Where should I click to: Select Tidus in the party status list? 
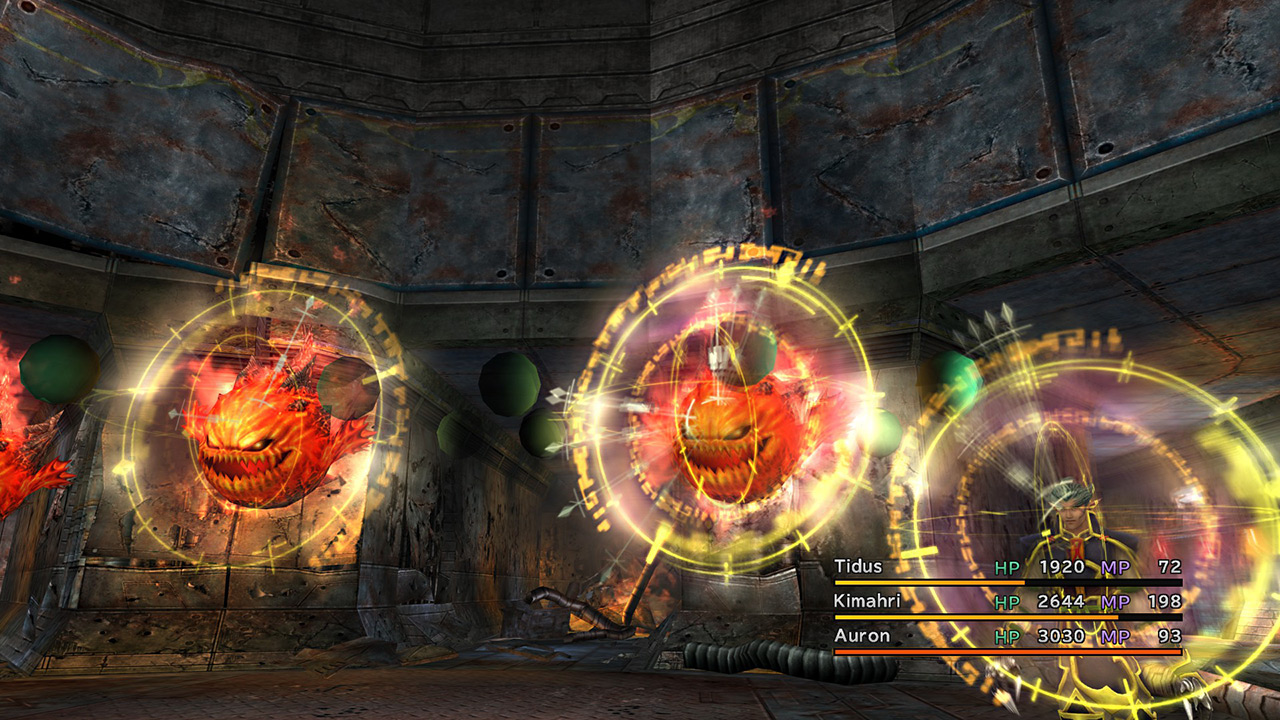tap(859, 567)
